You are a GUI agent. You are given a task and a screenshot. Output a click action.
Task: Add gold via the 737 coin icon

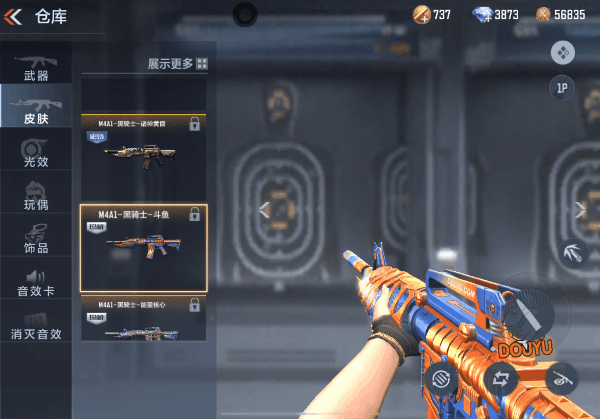pyautogui.click(x=422, y=14)
